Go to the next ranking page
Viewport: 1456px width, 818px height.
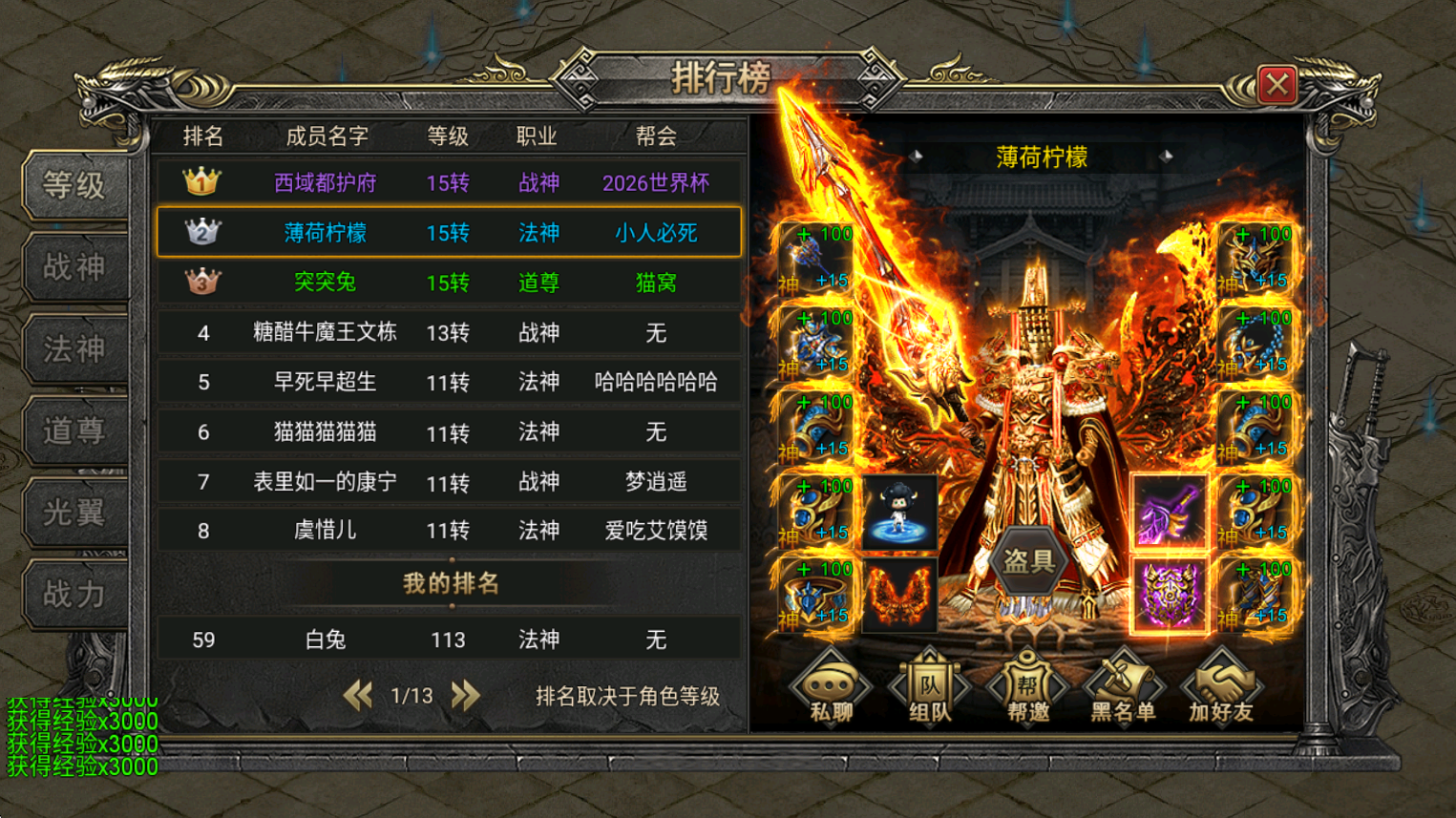(466, 696)
